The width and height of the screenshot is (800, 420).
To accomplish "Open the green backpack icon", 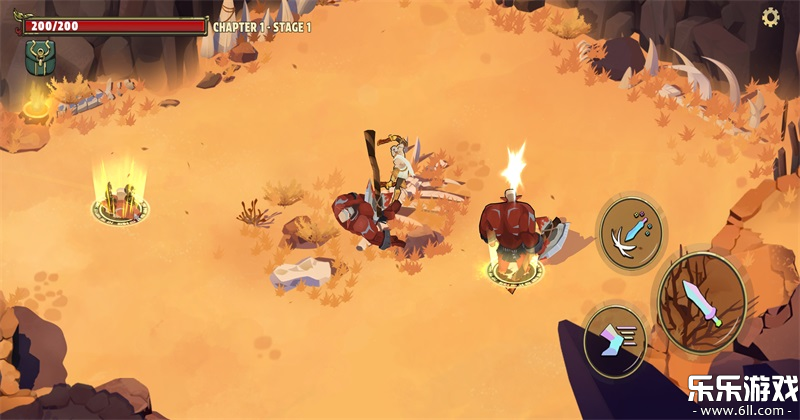I will point(40,58).
